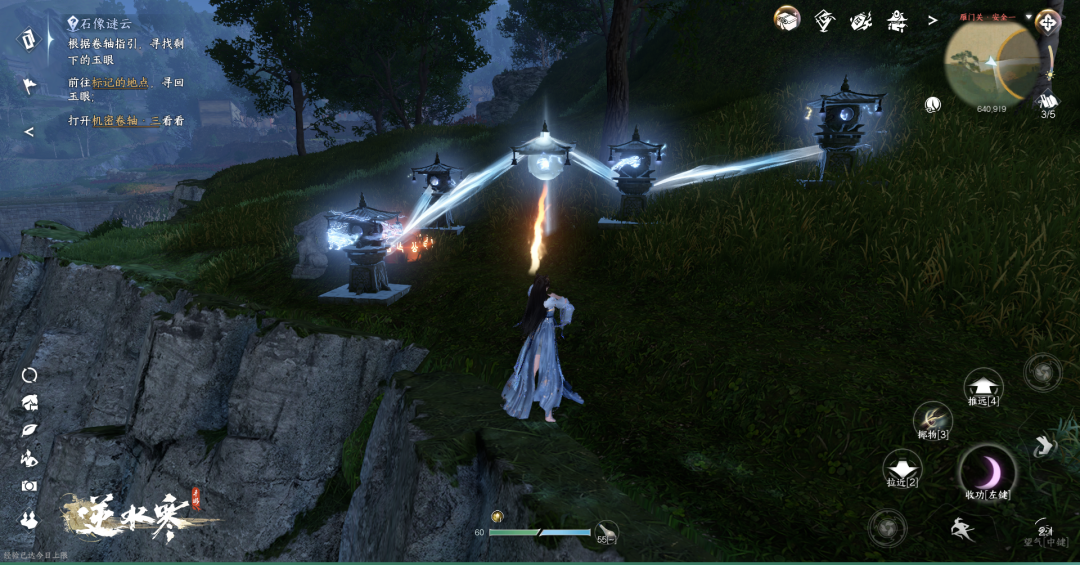Open the 3/5 counter icon under the minimap
Viewport: 1080px width, 565px height.
1048,101
